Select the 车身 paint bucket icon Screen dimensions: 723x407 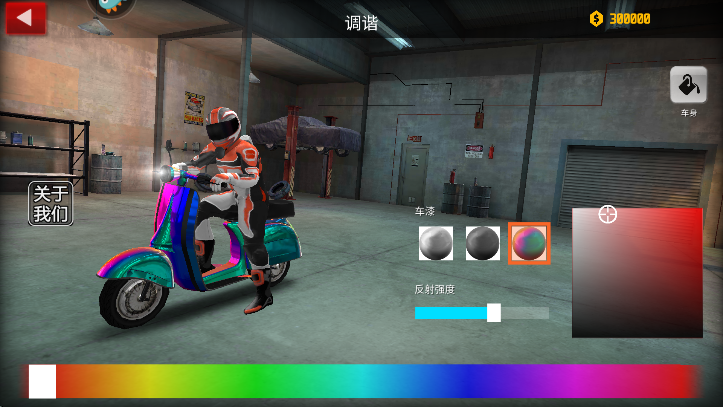click(x=688, y=85)
